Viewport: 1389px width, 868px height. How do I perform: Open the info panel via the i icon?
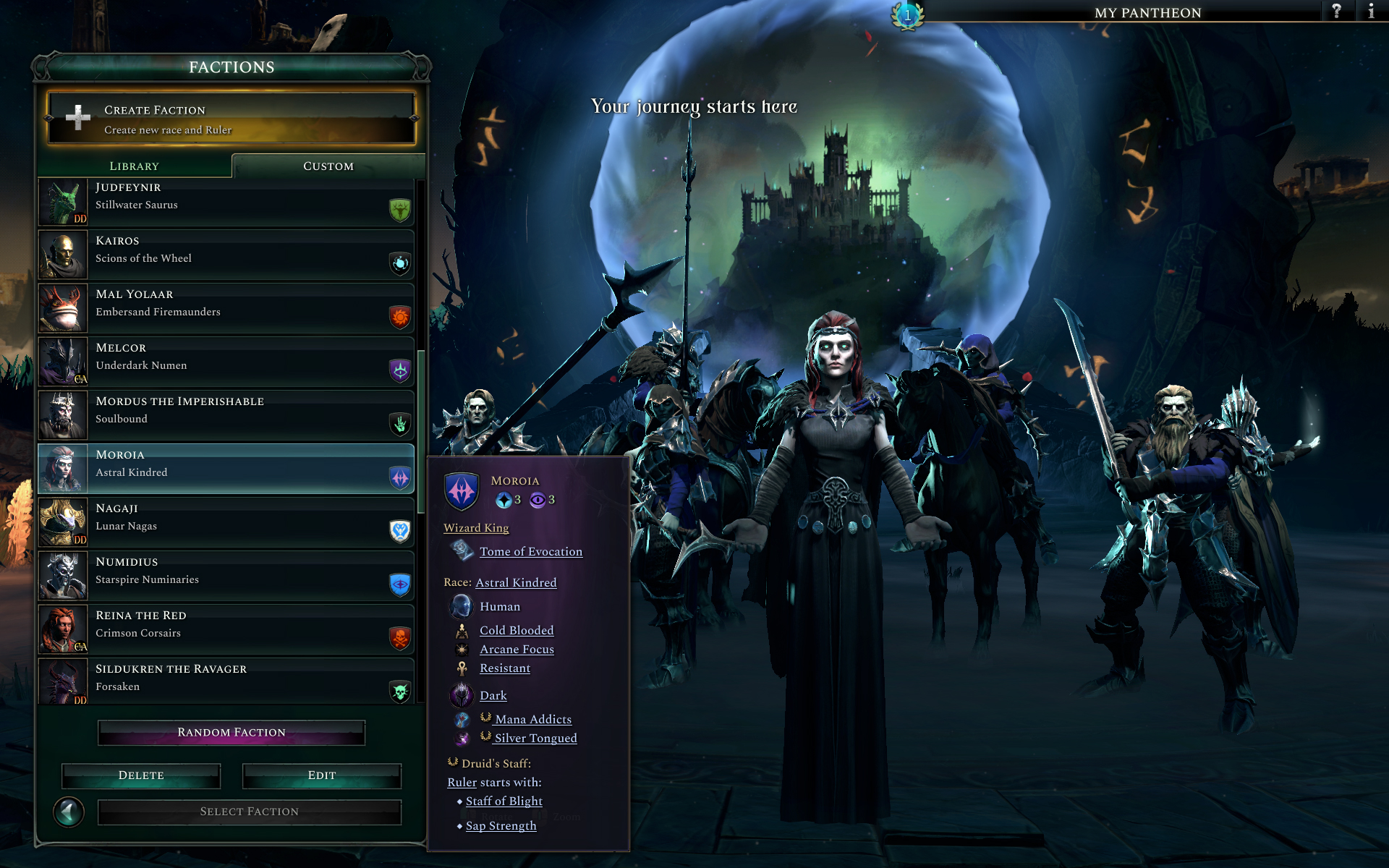(x=1372, y=12)
